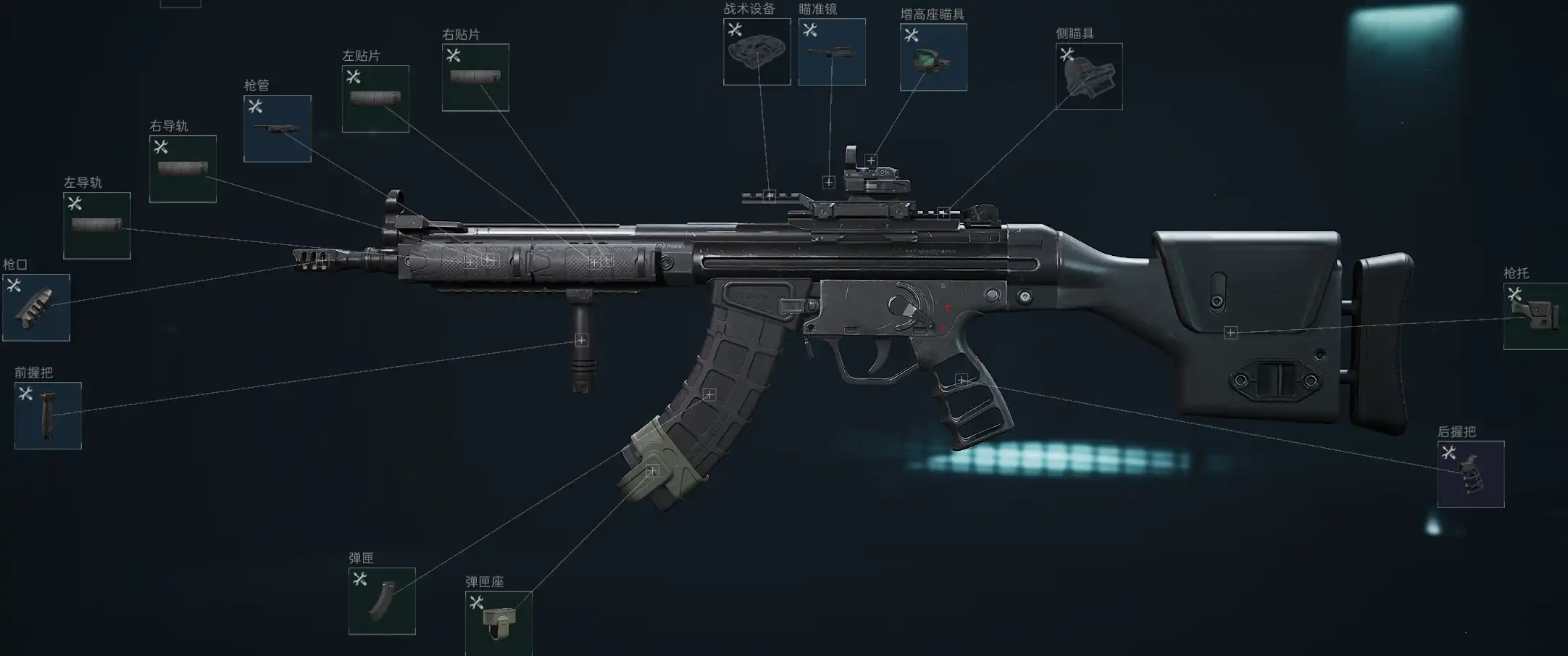Open the magazine mount (弹匣座) slot
This screenshot has height=656, width=1568.
[499, 623]
